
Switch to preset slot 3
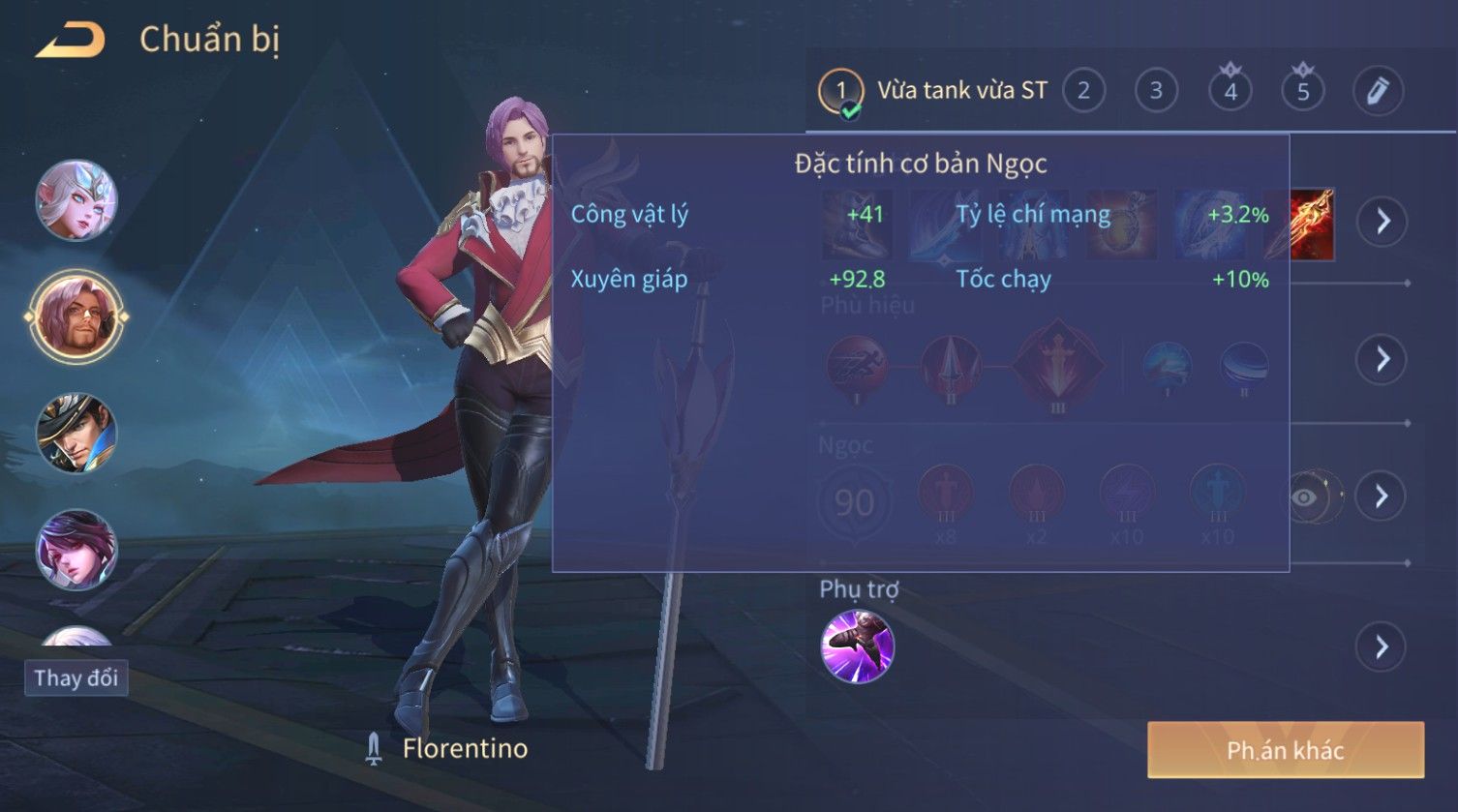click(x=1156, y=91)
